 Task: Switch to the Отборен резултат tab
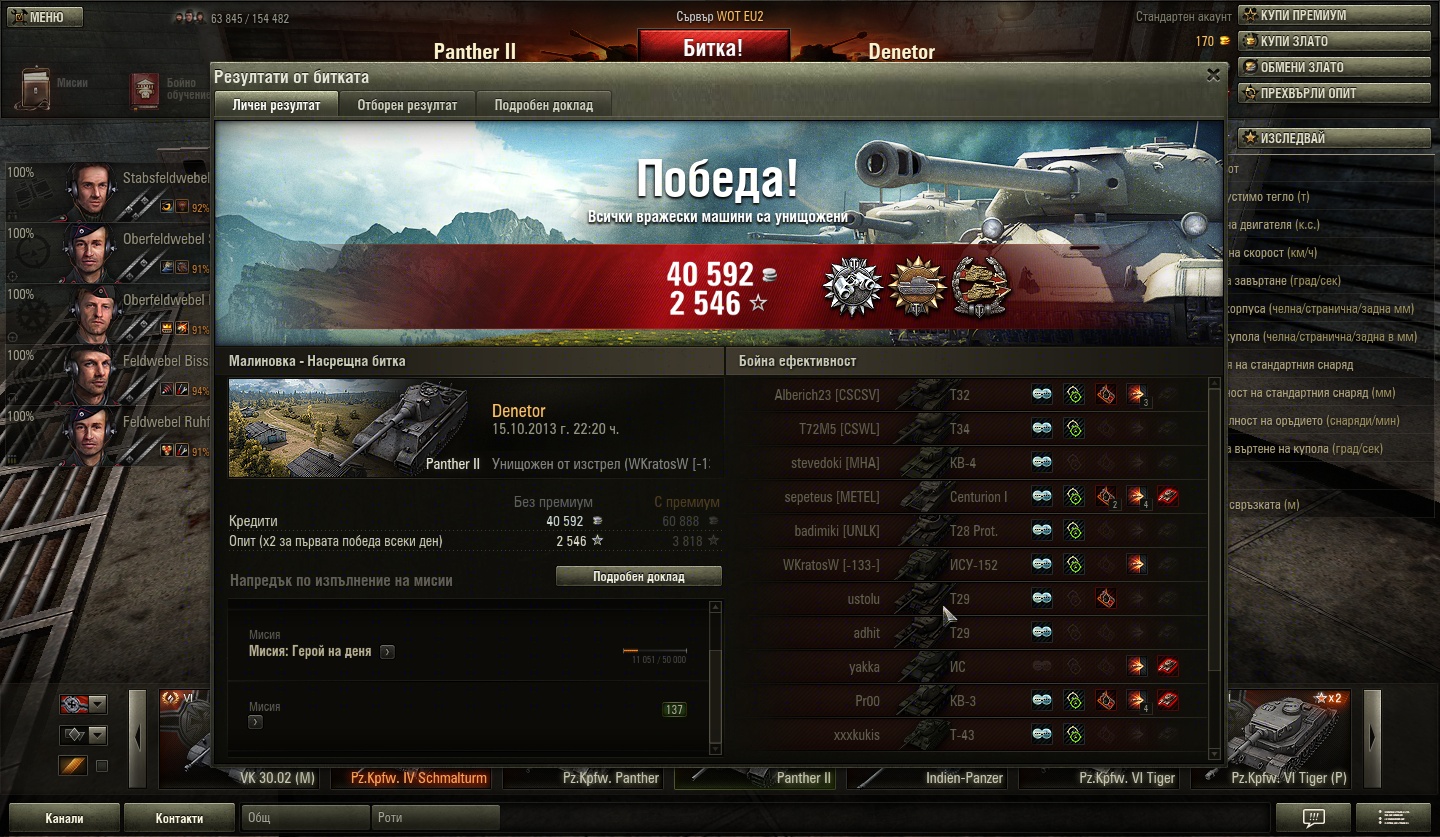coord(407,105)
